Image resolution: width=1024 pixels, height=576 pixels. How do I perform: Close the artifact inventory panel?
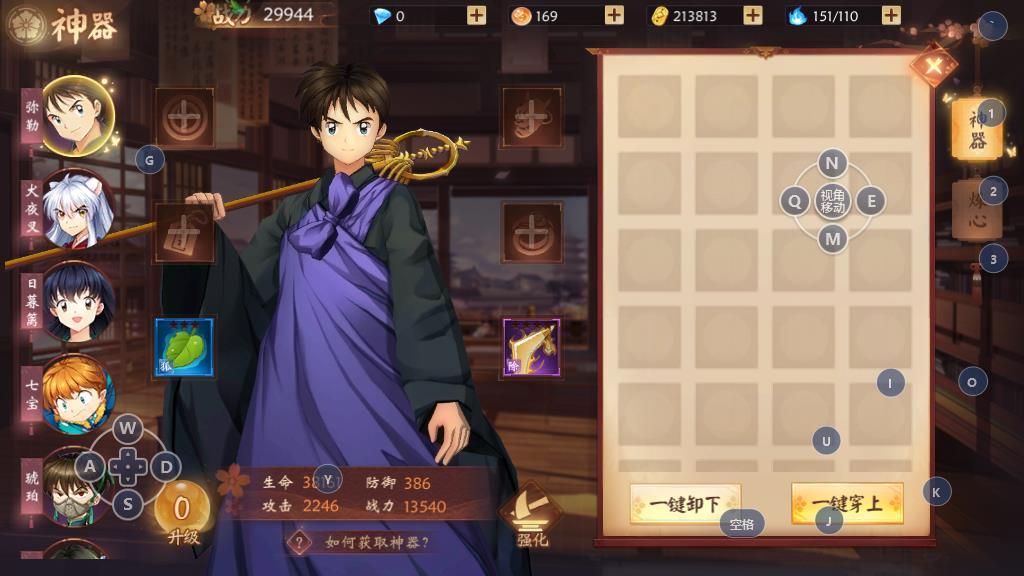click(934, 66)
